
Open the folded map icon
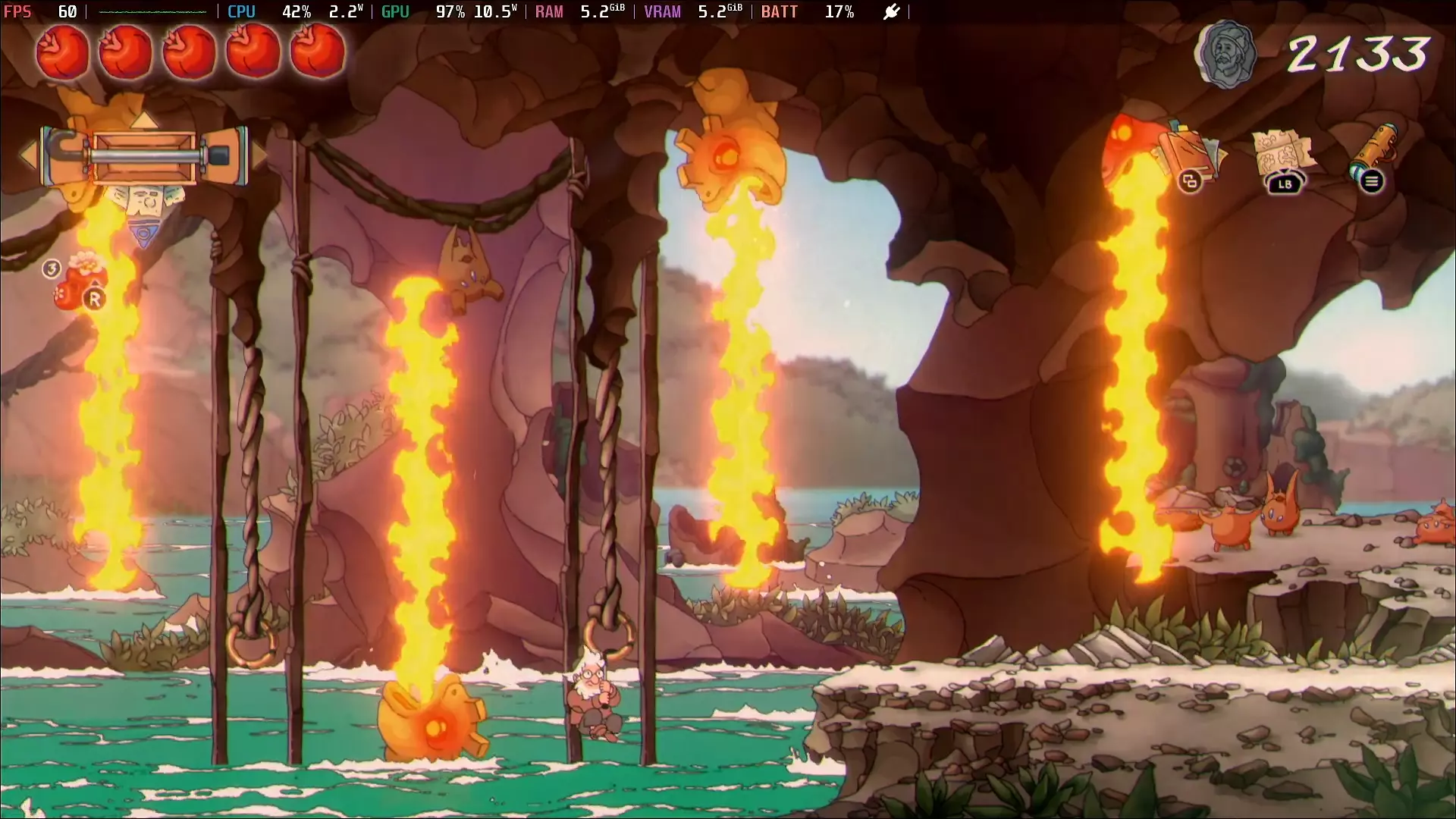point(1284,149)
